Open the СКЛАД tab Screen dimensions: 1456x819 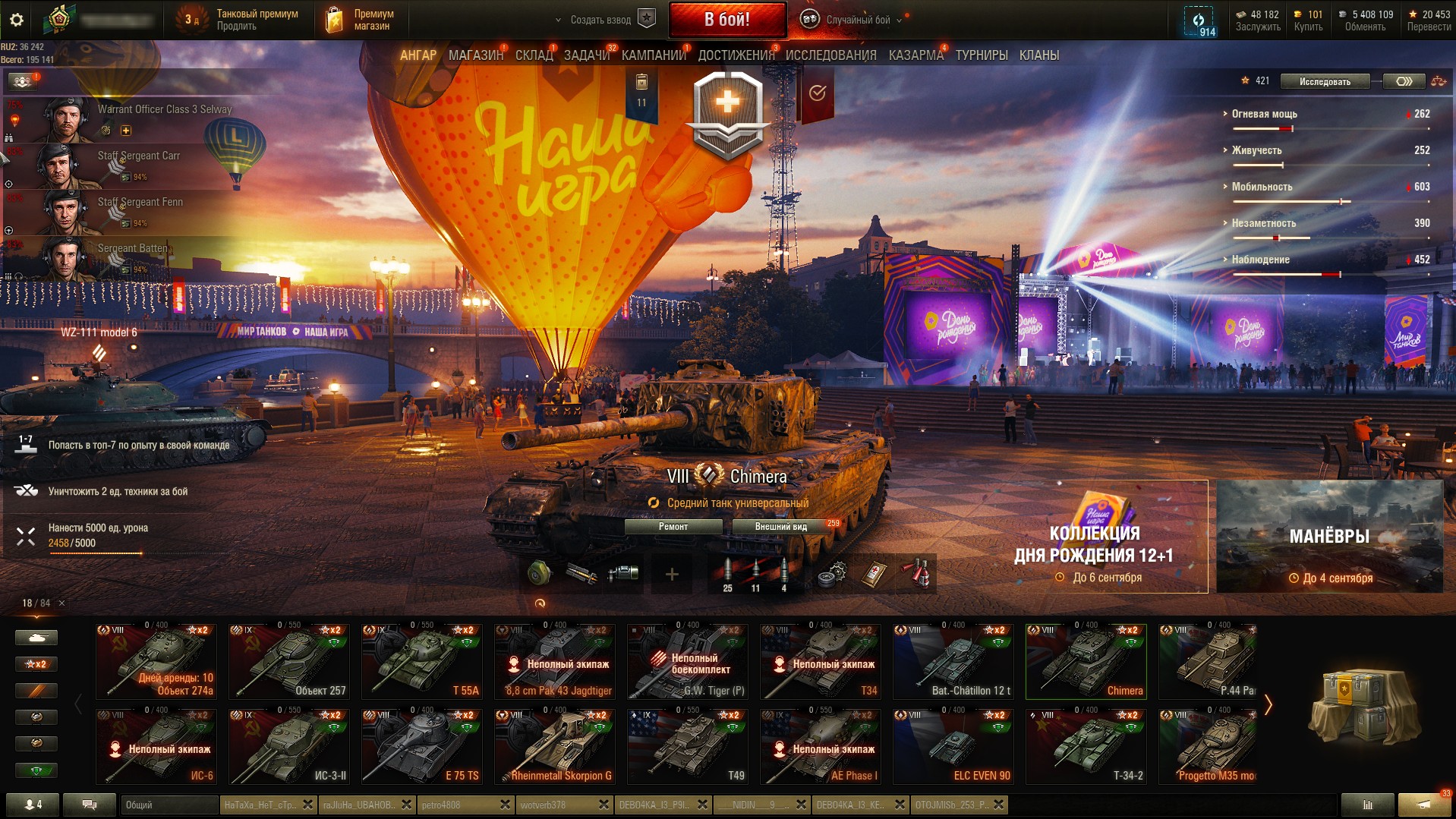click(x=534, y=55)
